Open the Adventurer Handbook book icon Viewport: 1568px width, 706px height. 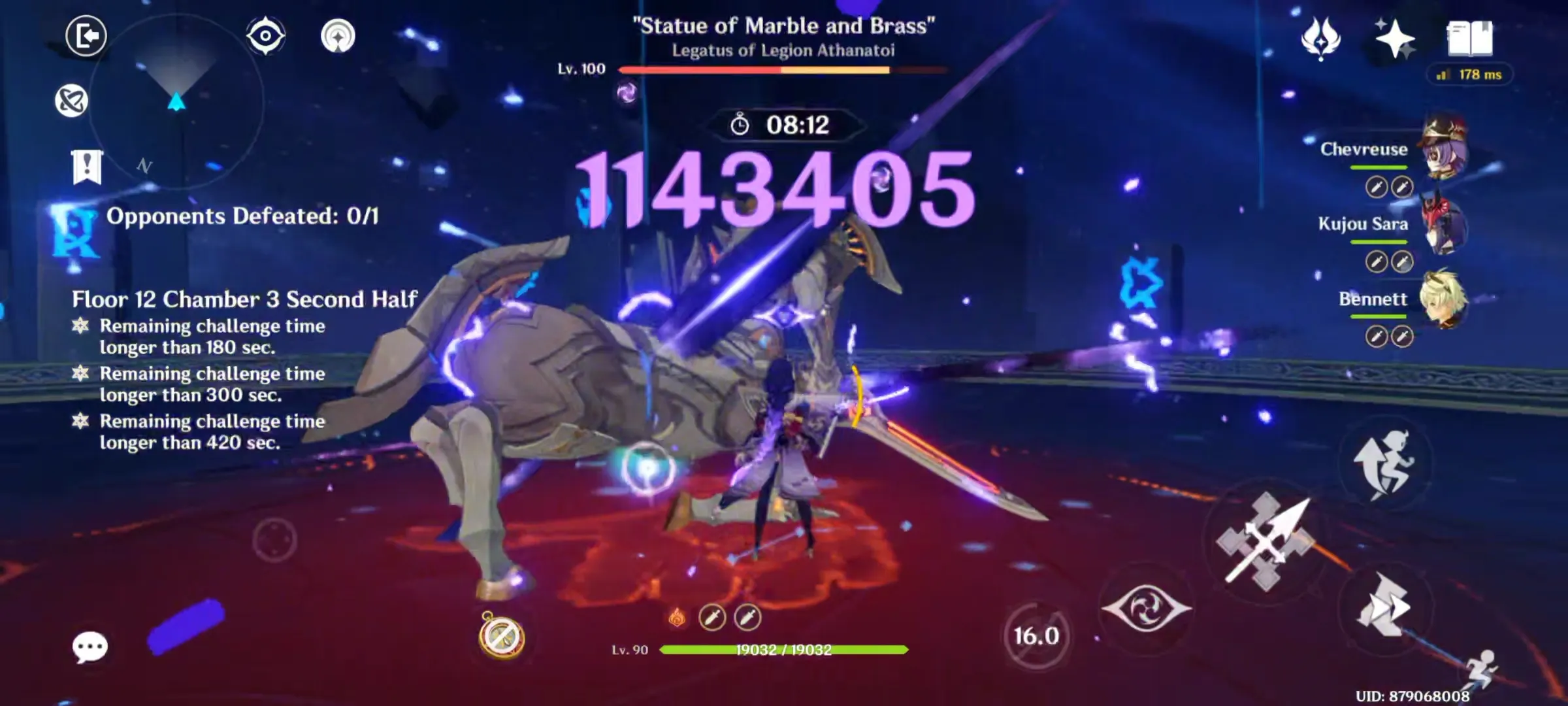1471,39
